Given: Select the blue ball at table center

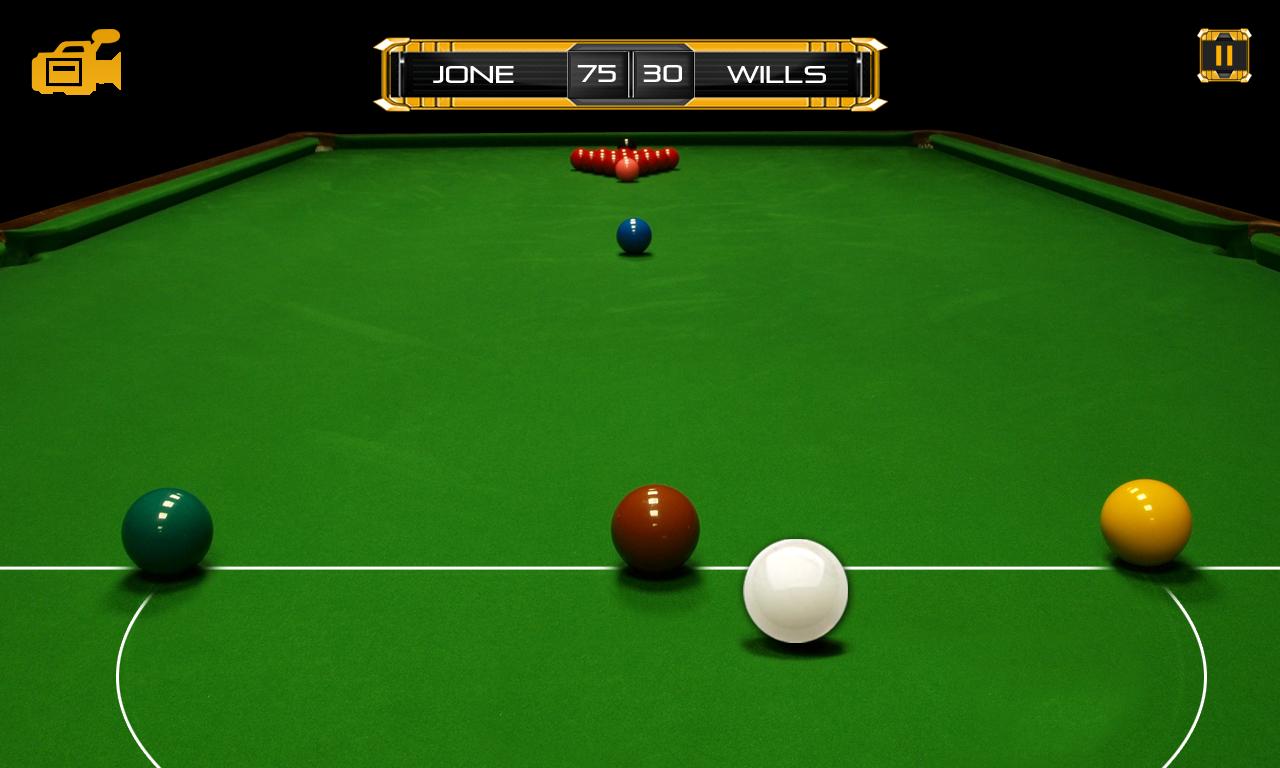Looking at the screenshot, I should tap(634, 234).
